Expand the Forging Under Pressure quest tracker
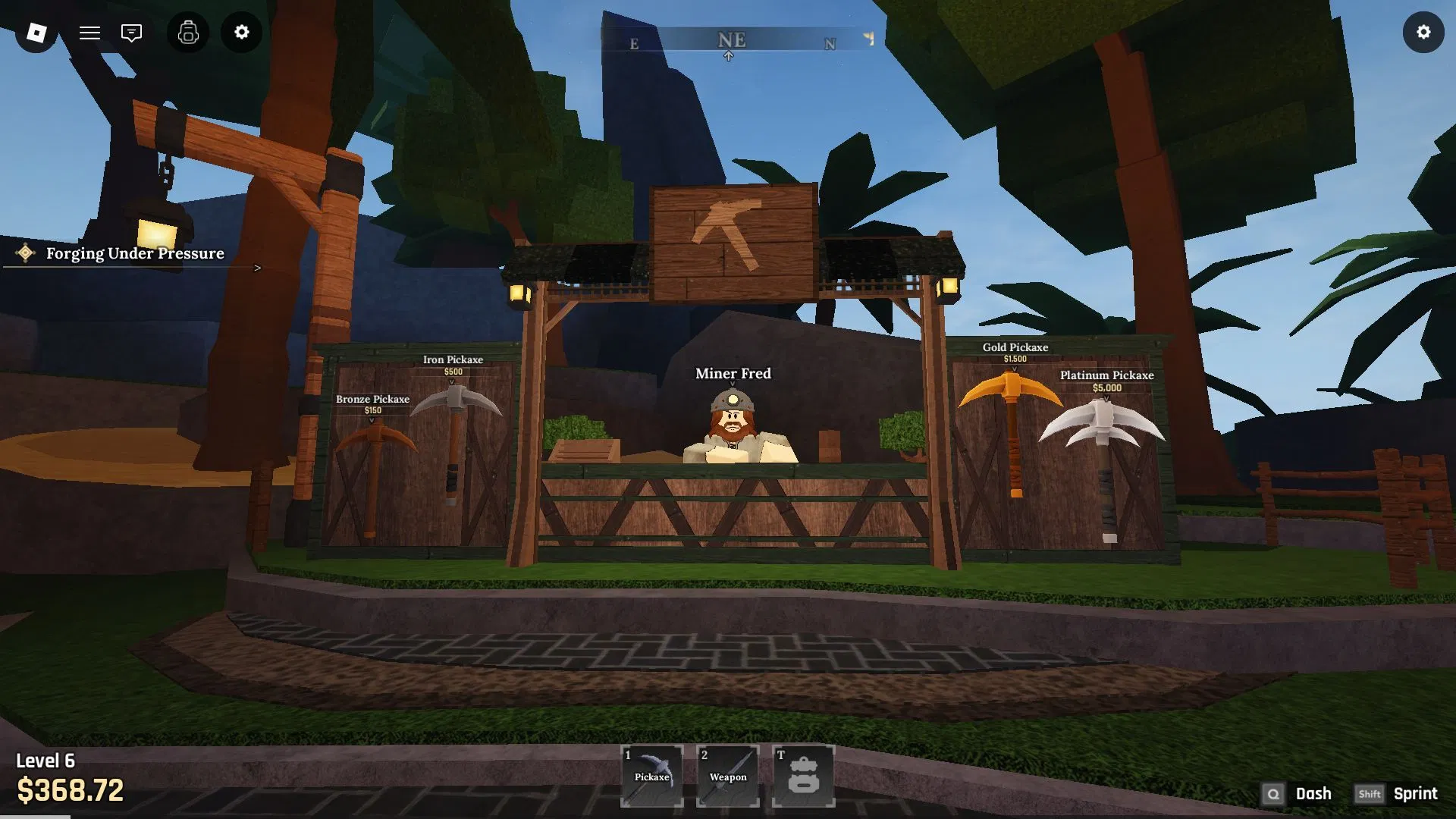The image size is (1456, 819). [257, 268]
